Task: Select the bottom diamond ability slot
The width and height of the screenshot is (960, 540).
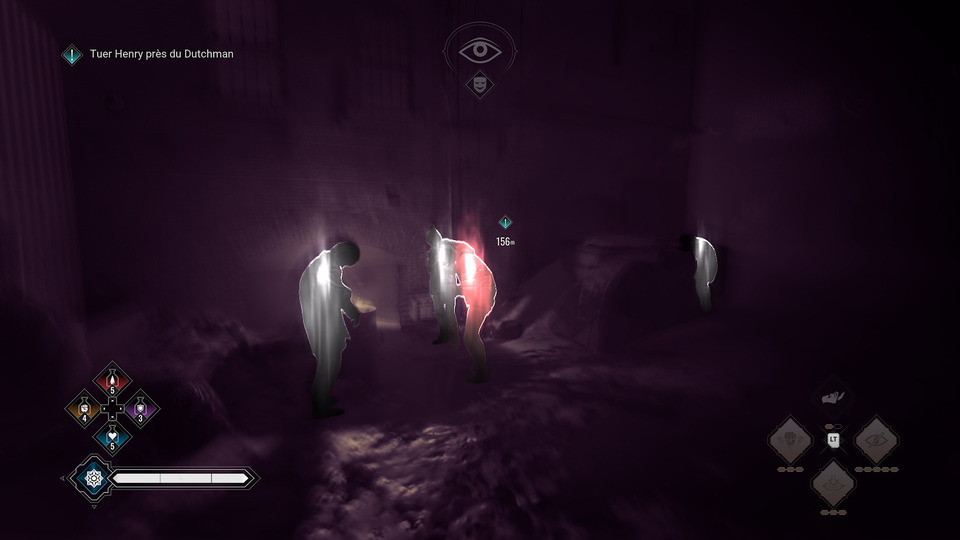Action: click(833, 483)
